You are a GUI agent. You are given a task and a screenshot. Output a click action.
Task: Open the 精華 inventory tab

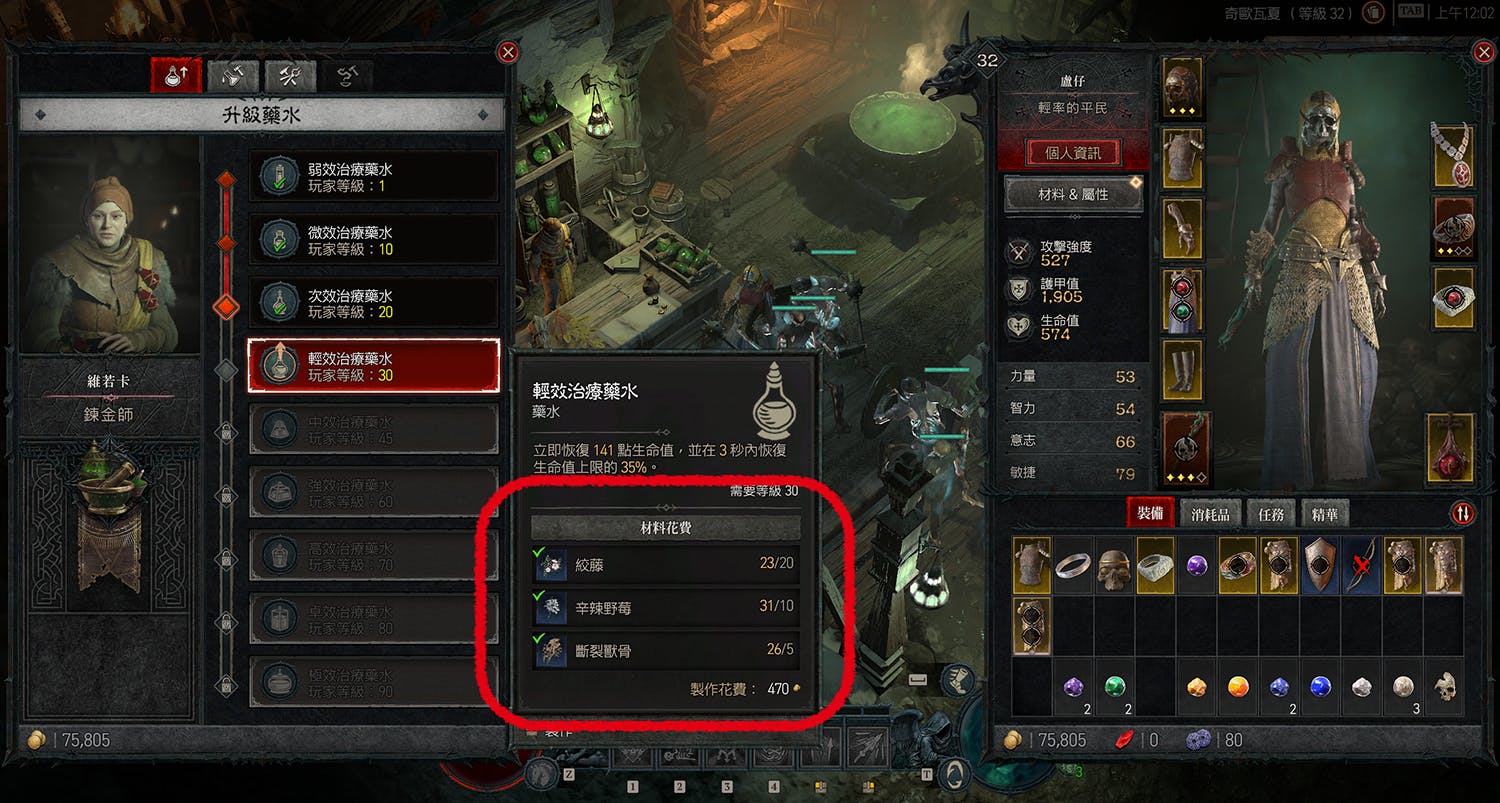tap(1324, 514)
